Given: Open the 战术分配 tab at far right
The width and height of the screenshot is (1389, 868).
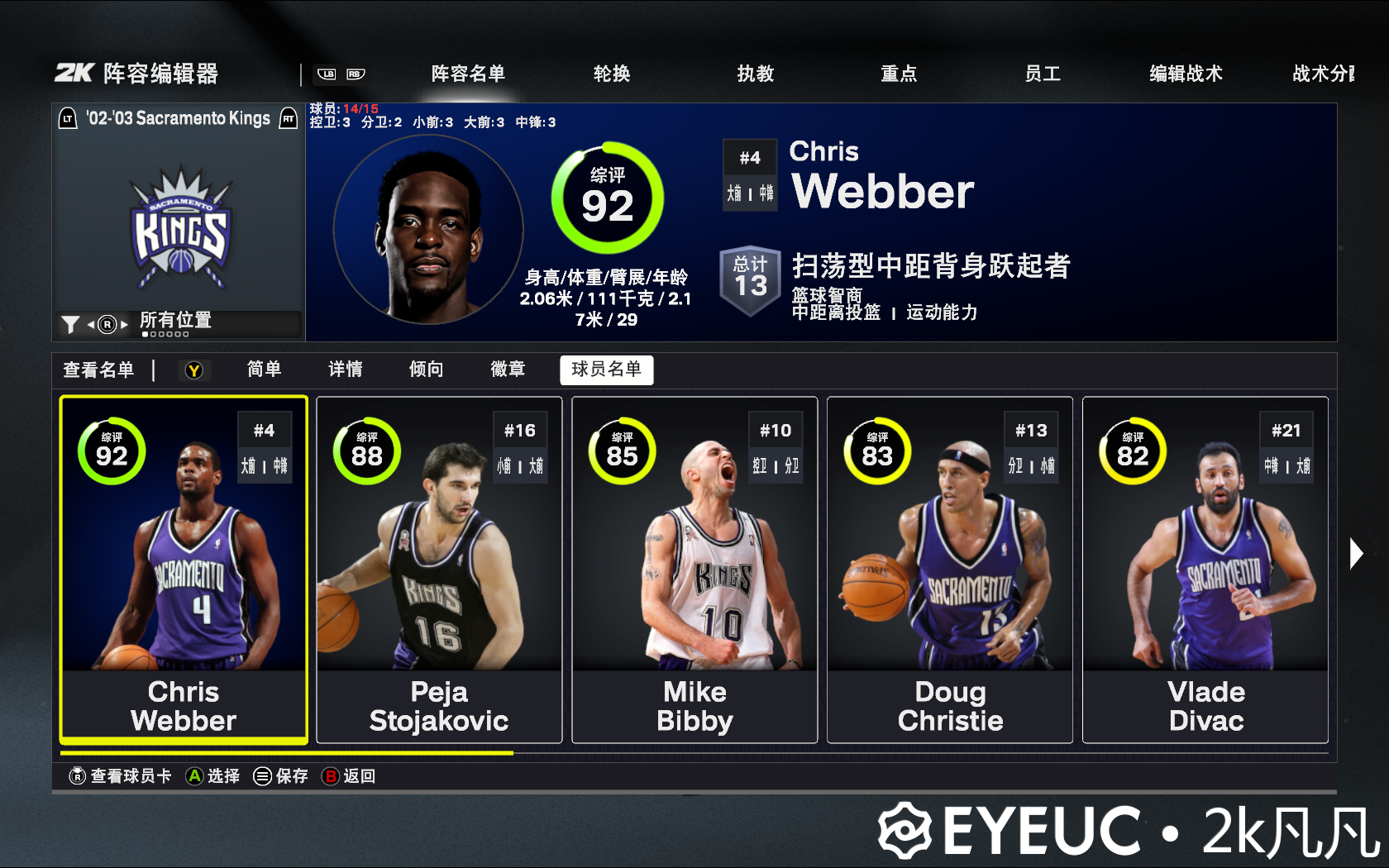Looking at the screenshot, I should pyautogui.click(x=1323, y=74).
